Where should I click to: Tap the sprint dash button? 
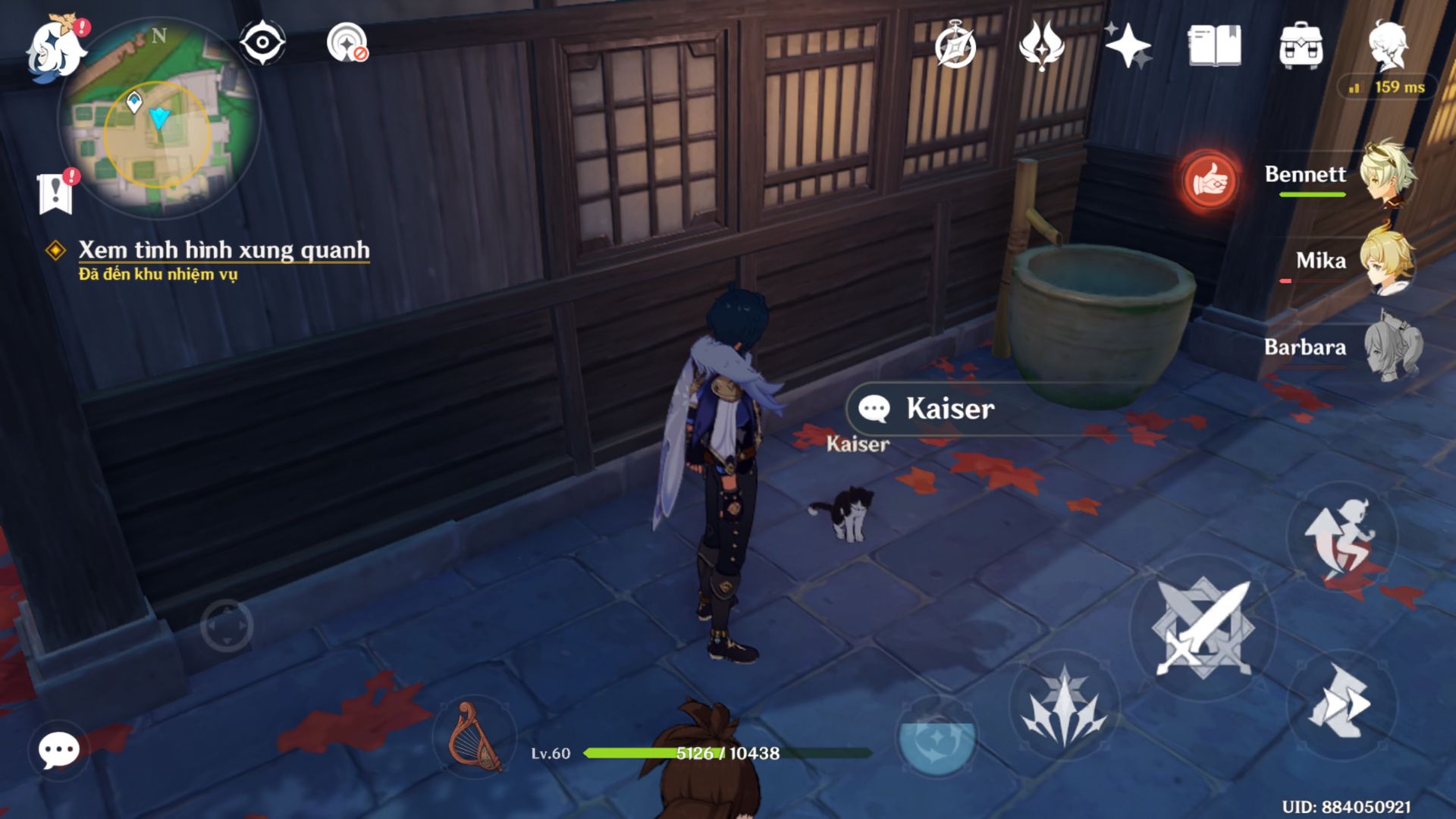coord(1341,703)
